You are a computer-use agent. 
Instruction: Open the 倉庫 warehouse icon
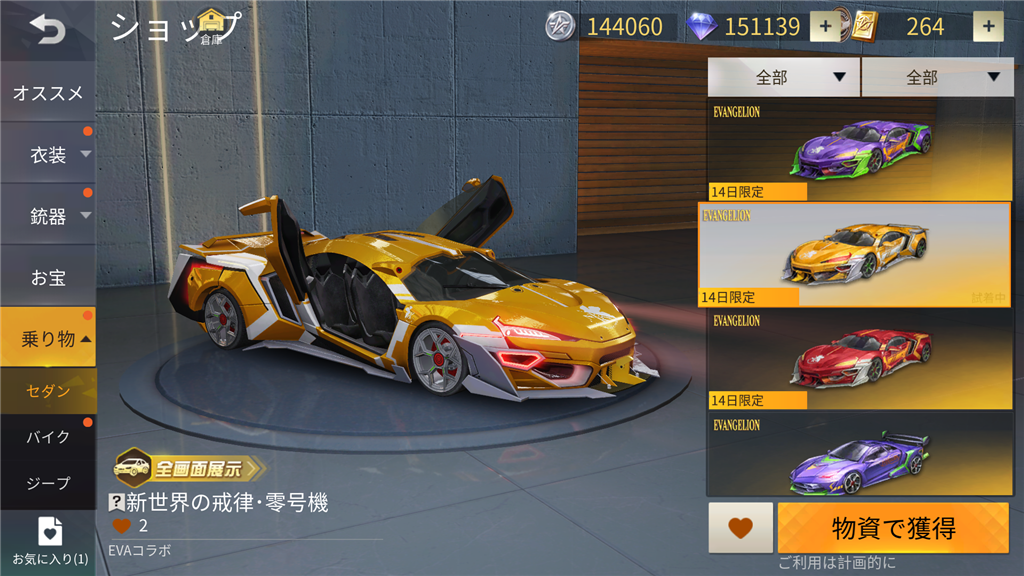click(x=211, y=26)
